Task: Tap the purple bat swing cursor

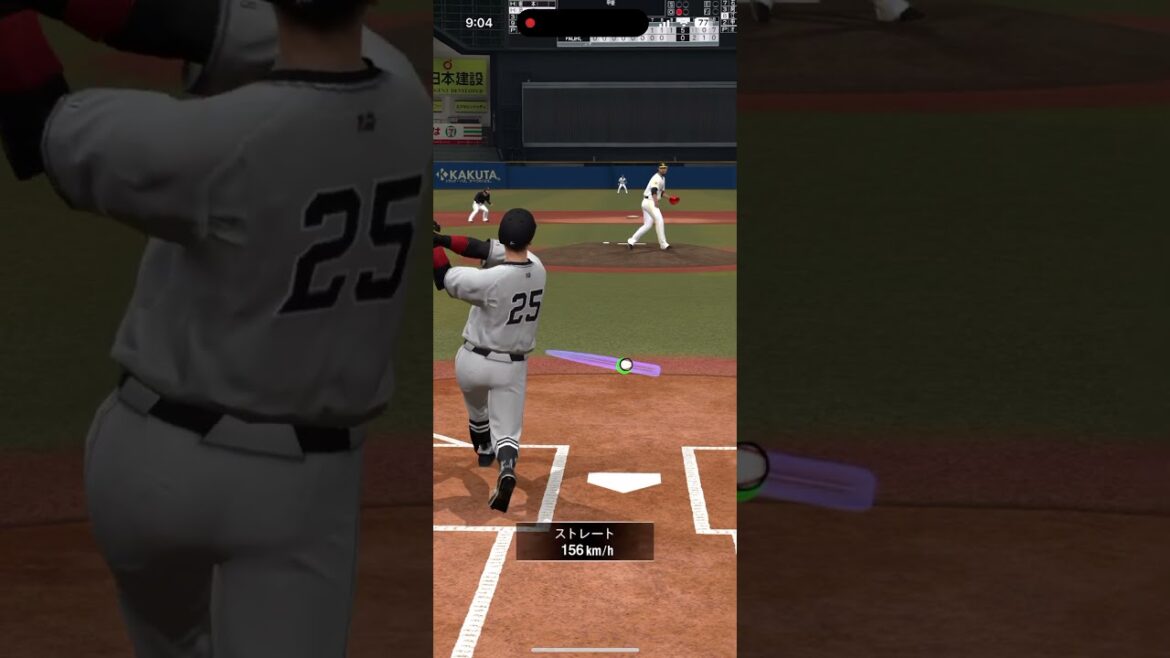Action: [604, 362]
